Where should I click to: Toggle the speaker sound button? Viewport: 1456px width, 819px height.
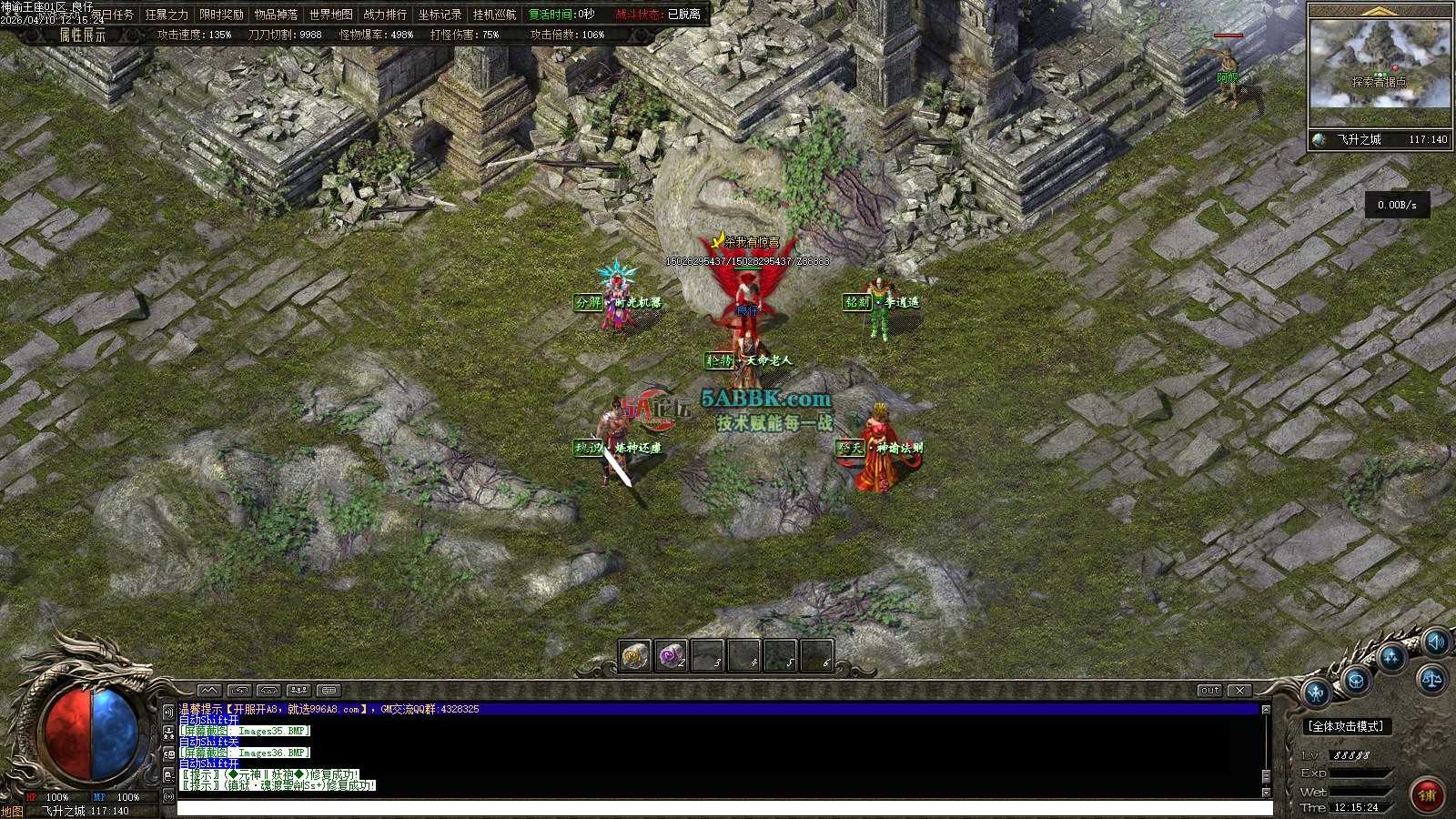1435,642
